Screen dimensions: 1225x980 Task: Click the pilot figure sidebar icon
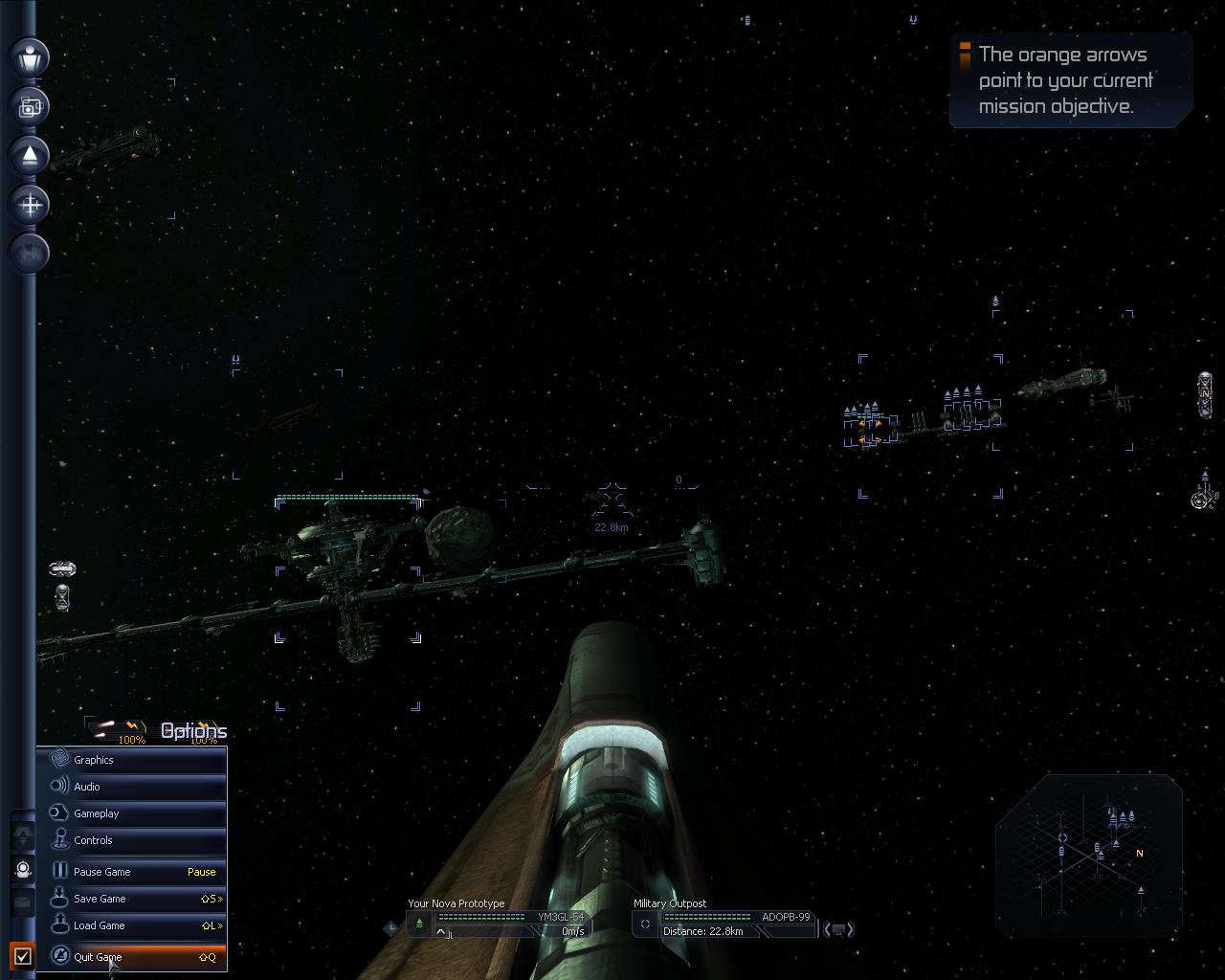[31, 56]
